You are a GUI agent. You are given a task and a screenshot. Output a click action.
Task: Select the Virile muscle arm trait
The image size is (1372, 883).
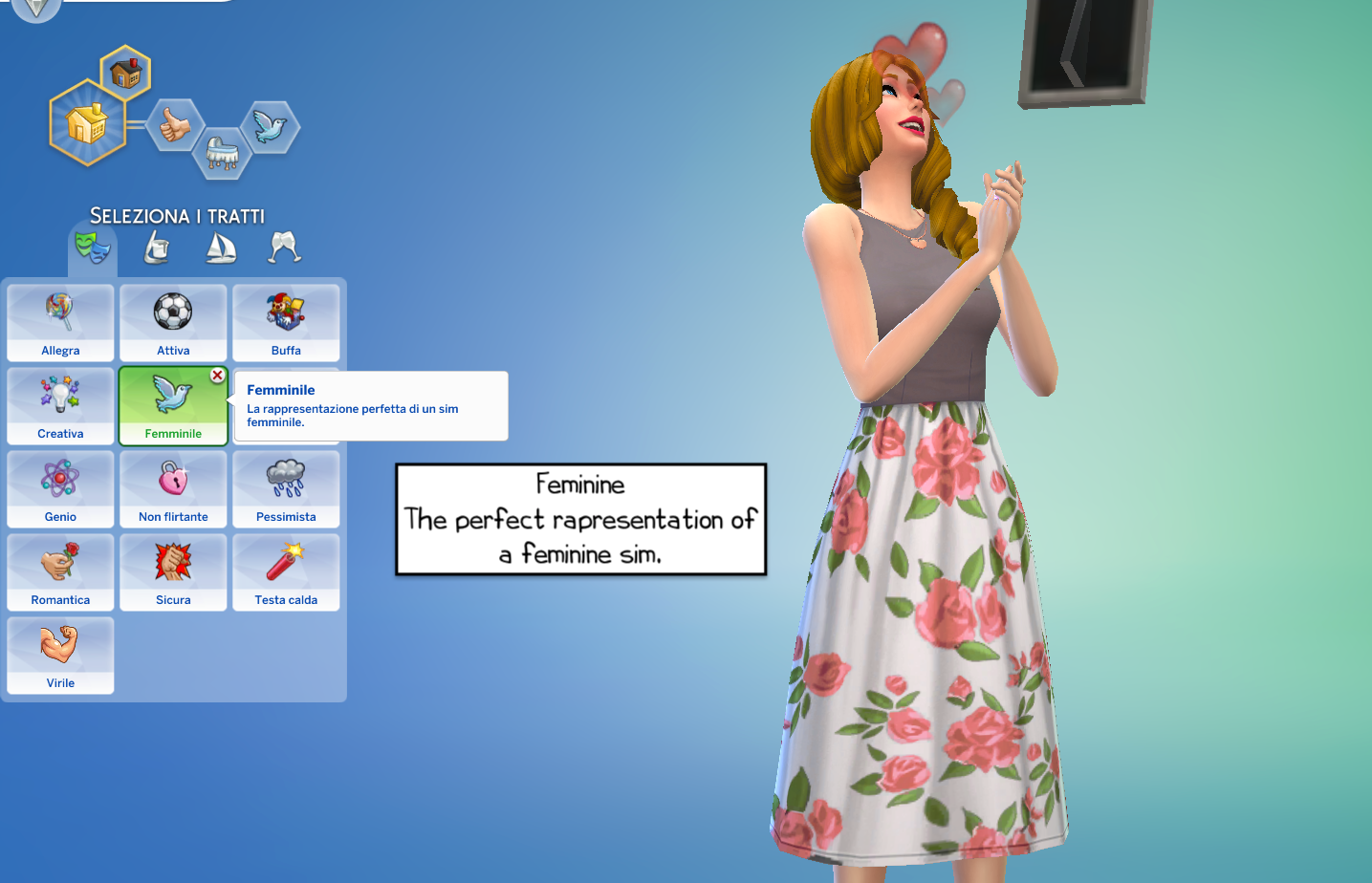[60, 656]
